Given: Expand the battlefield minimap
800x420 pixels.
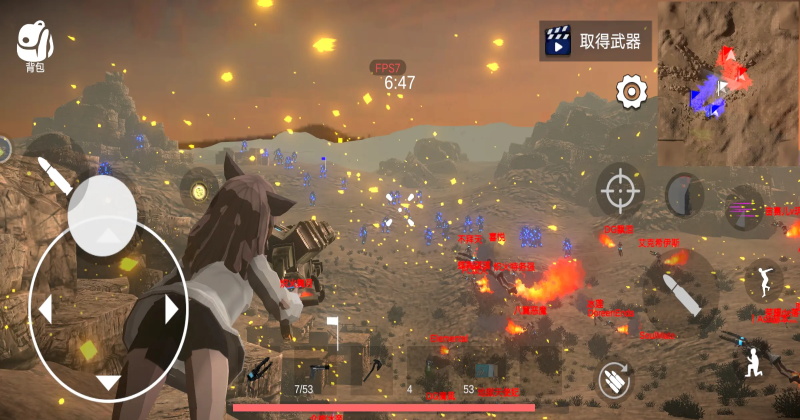Looking at the screenshot, I should tap(728, 82).
